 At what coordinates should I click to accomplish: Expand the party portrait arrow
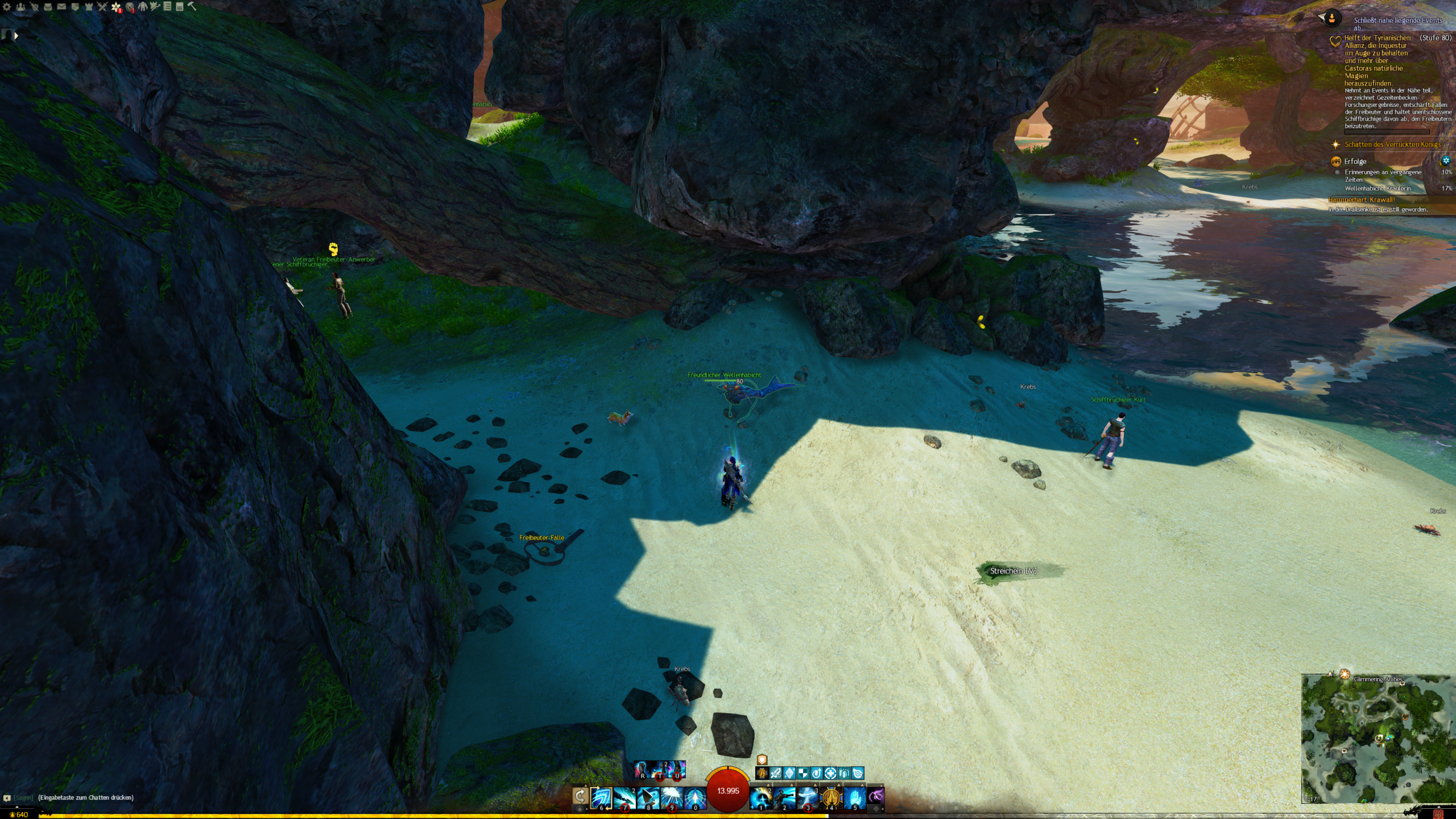[16, 36]
